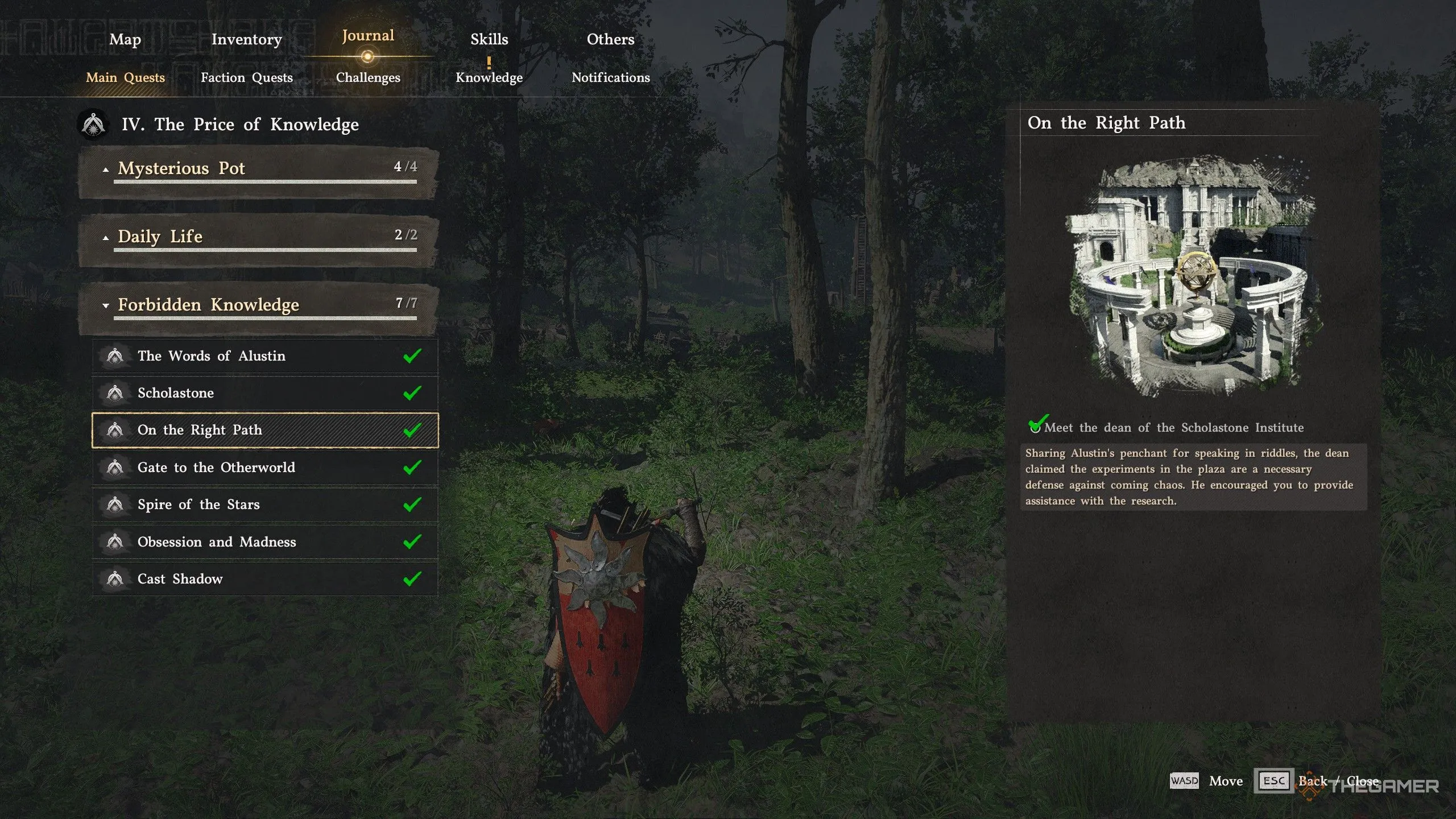Check the Notifications sub-tab
The image size is (1456, 819).
[610, 77]
